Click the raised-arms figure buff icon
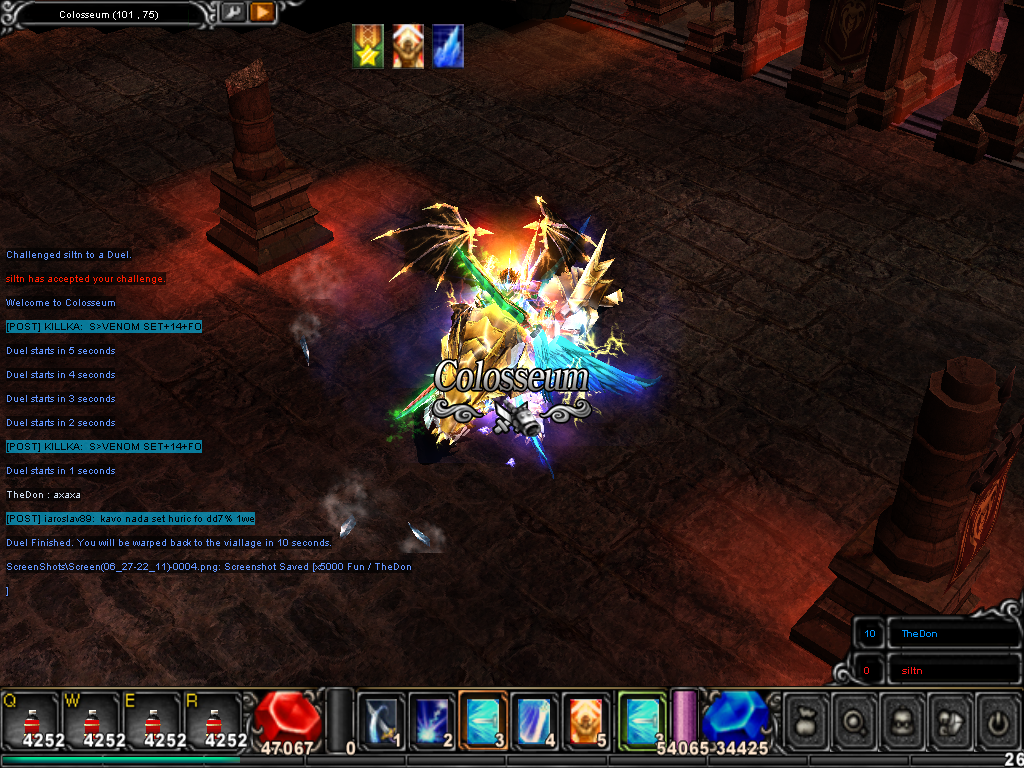Screen dimensions: 1024x768 [x=408, y=47]
